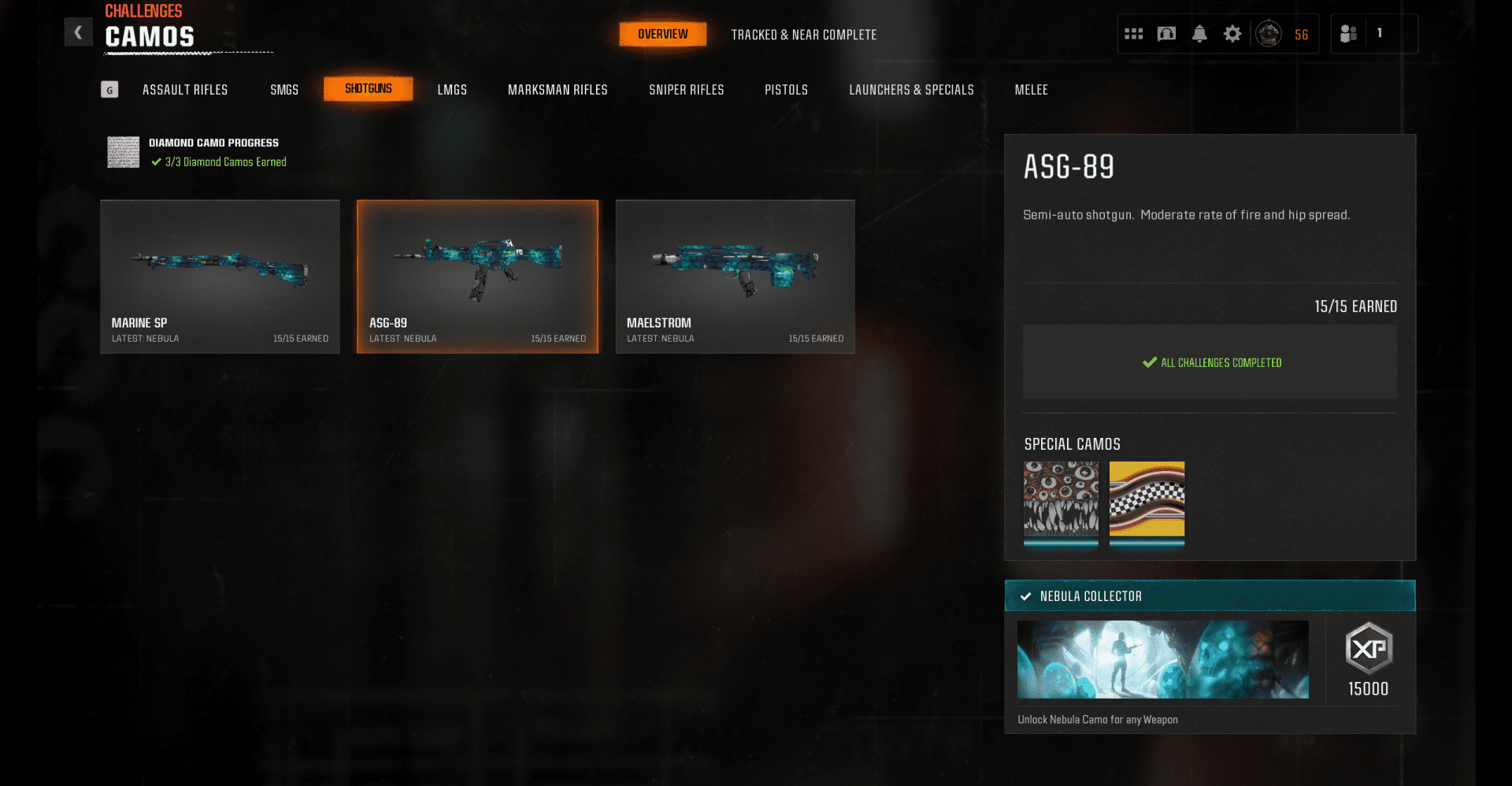
Task: Select the monster eyes special camo
Action: click(1061, 501)
